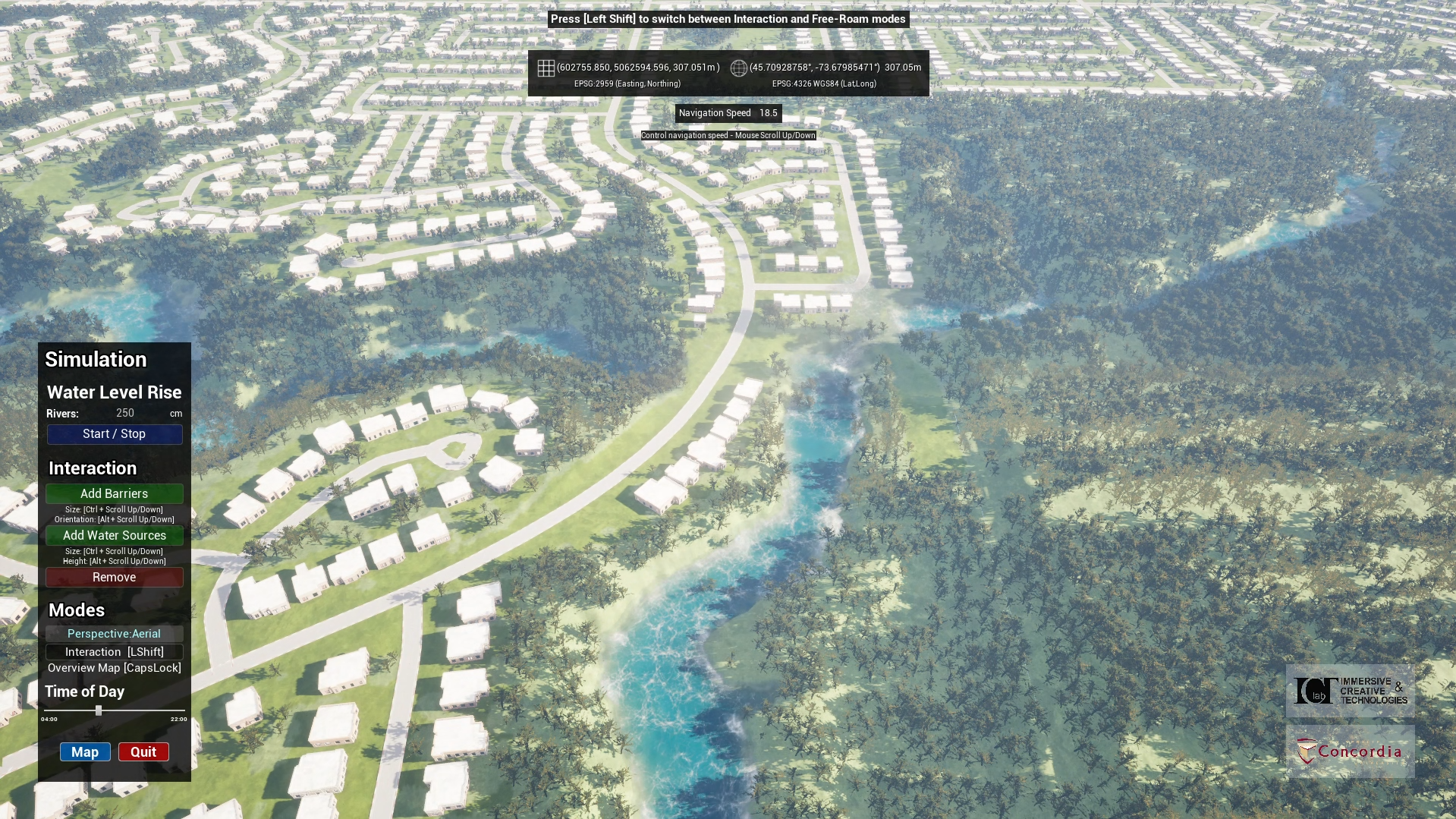Select the Add Barriers tool
The image size is (1456, 819).
[113, 493]
